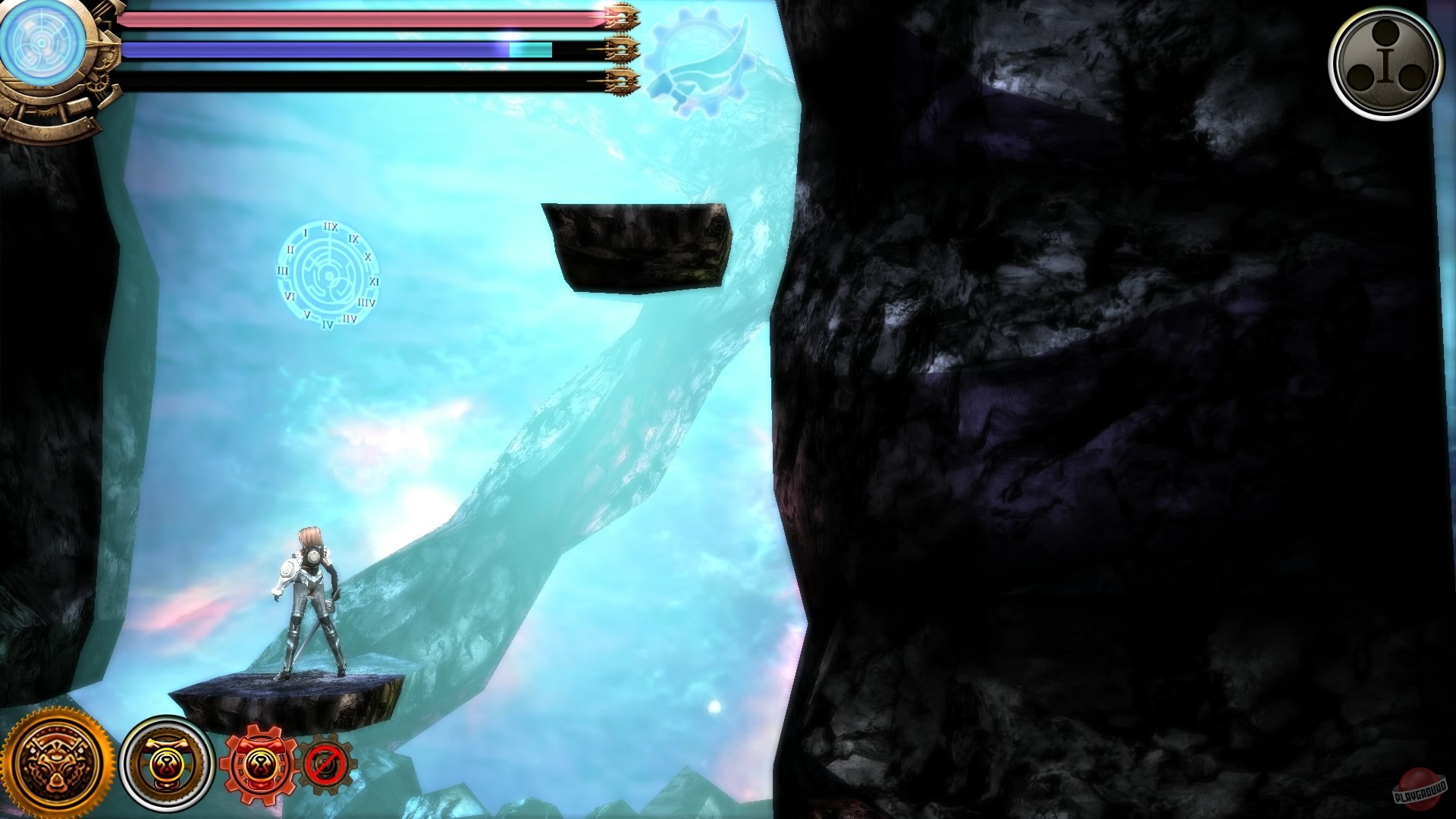
Task: Activate the gold armor gear ability
Action: tap(167, 762)
